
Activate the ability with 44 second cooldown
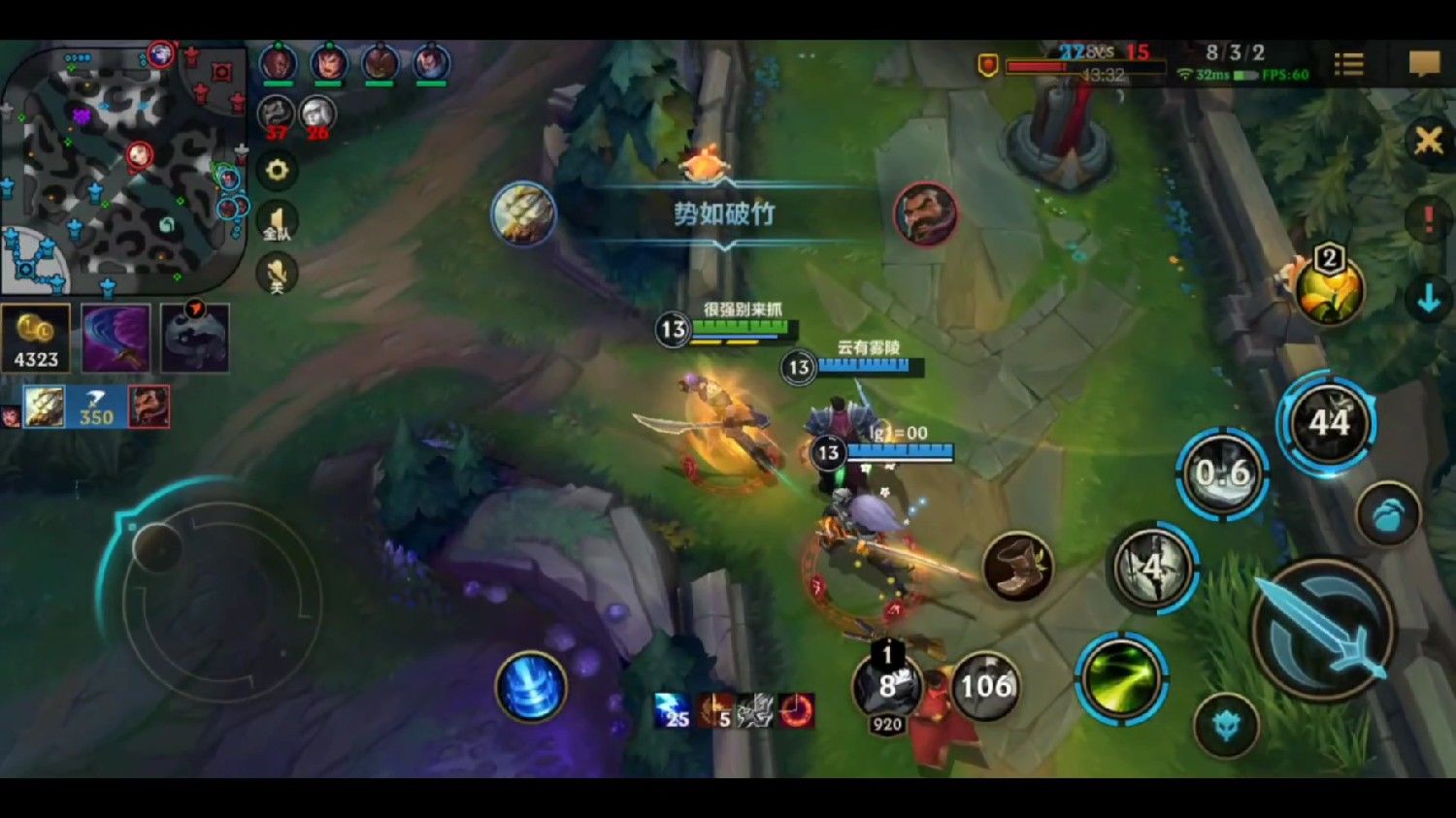coord(1327,423)
